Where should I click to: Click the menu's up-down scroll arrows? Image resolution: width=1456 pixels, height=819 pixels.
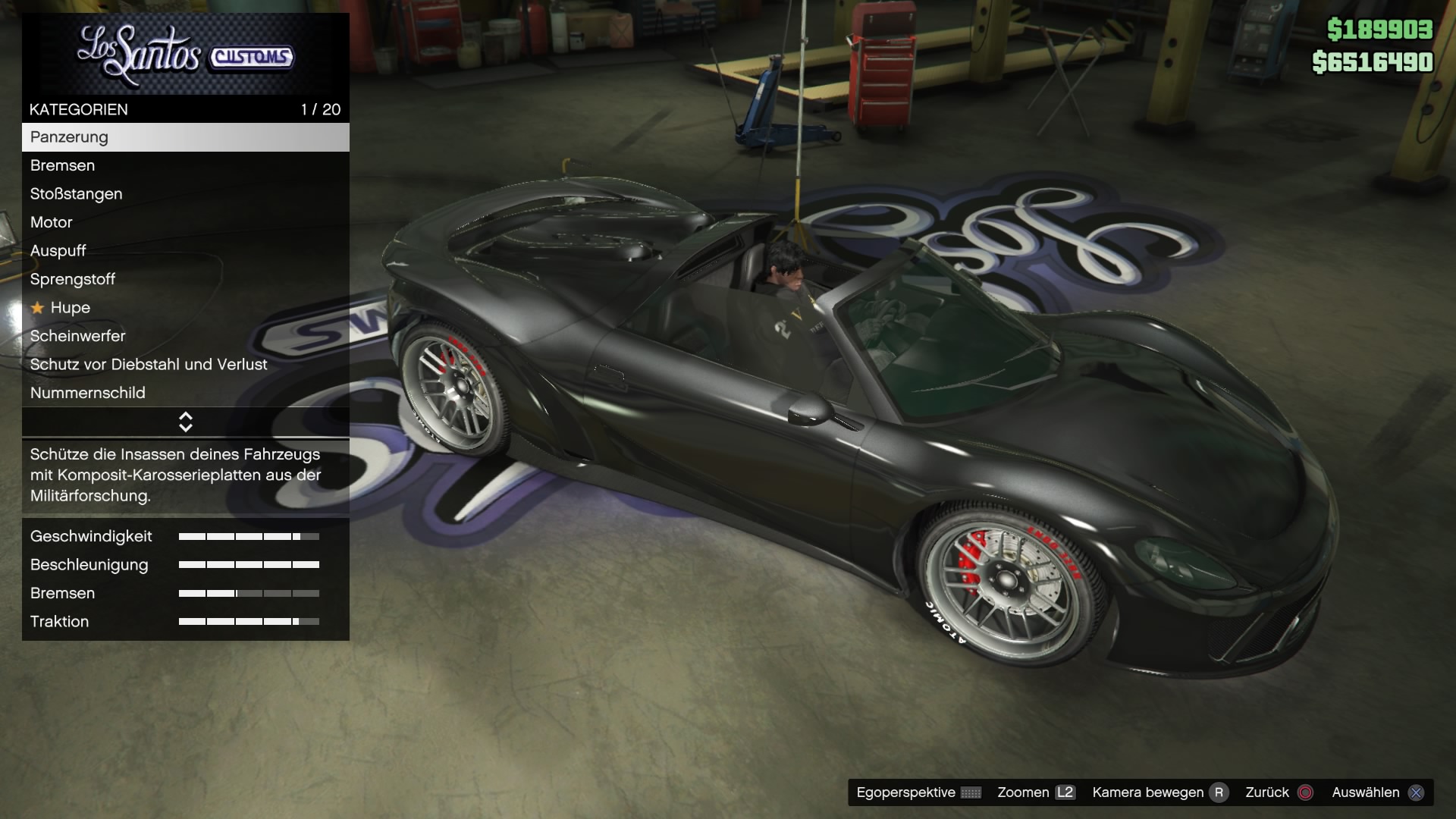186,422
